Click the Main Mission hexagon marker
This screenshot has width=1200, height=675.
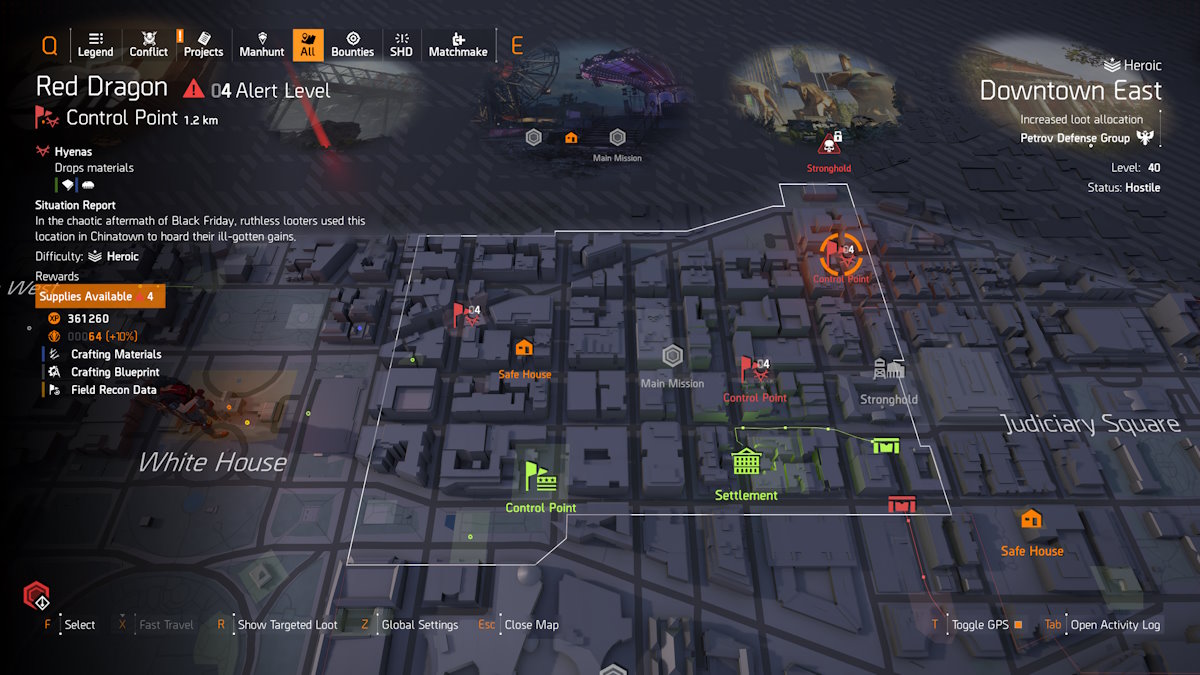coord(672,356)
